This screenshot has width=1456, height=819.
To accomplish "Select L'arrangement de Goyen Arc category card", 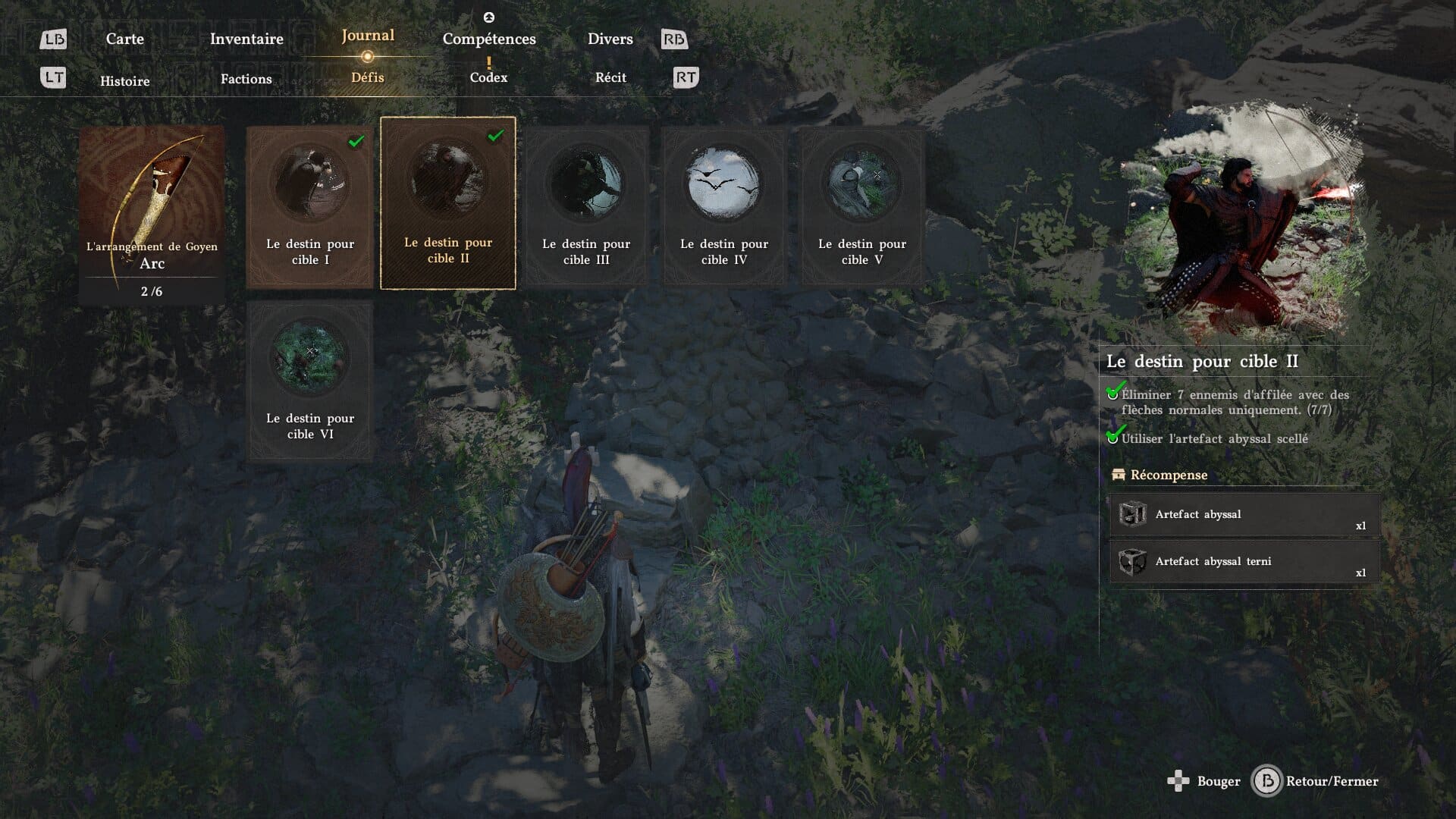I will click(152, 215).
